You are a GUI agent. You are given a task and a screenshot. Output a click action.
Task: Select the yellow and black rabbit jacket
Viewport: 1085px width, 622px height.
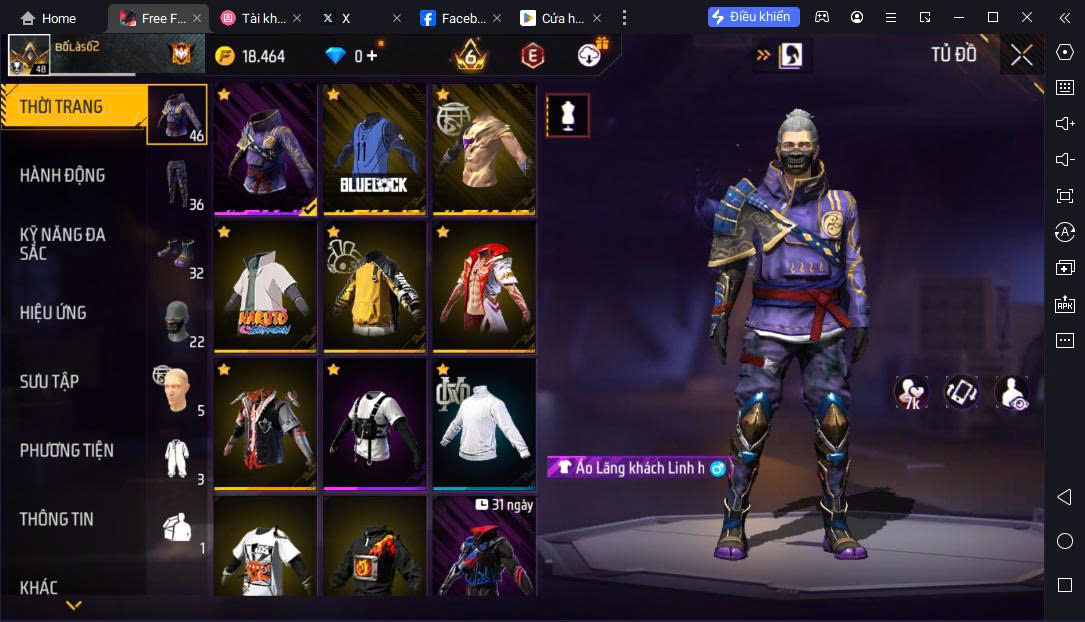point(375,286)
